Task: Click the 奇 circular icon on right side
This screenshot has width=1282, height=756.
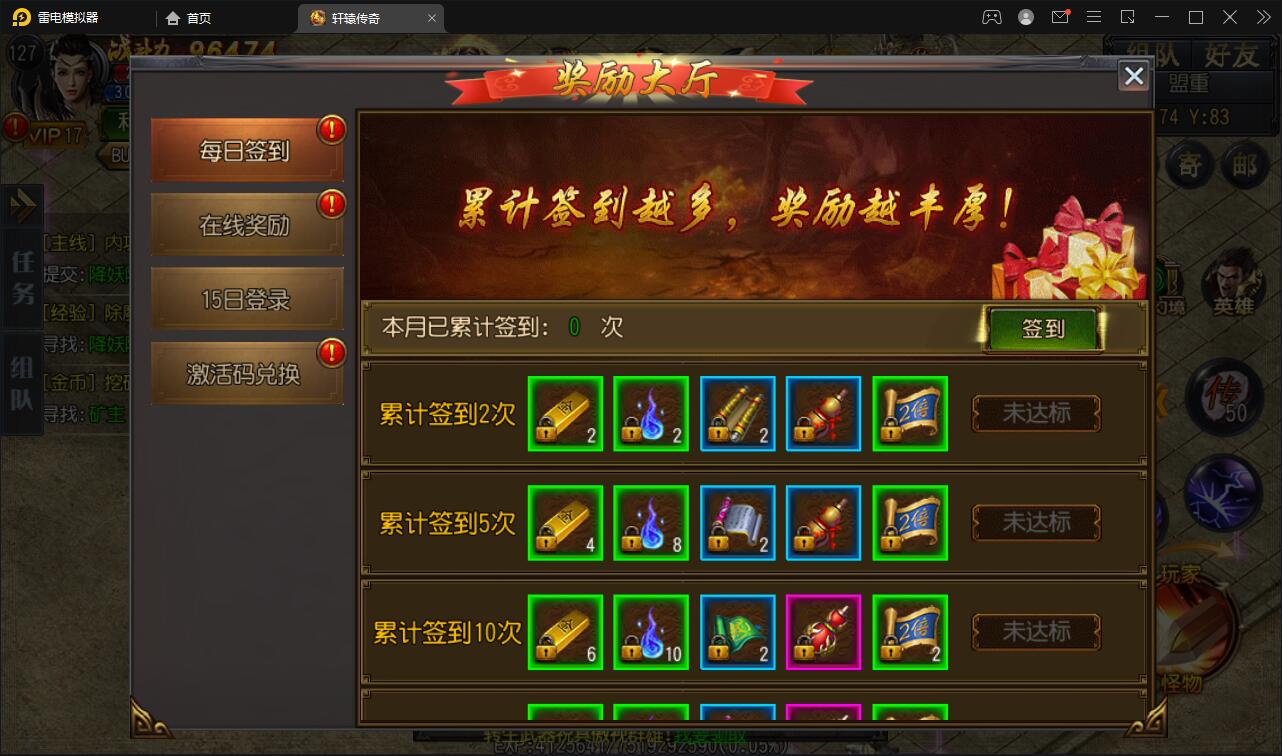Action: coord(1189,166)
